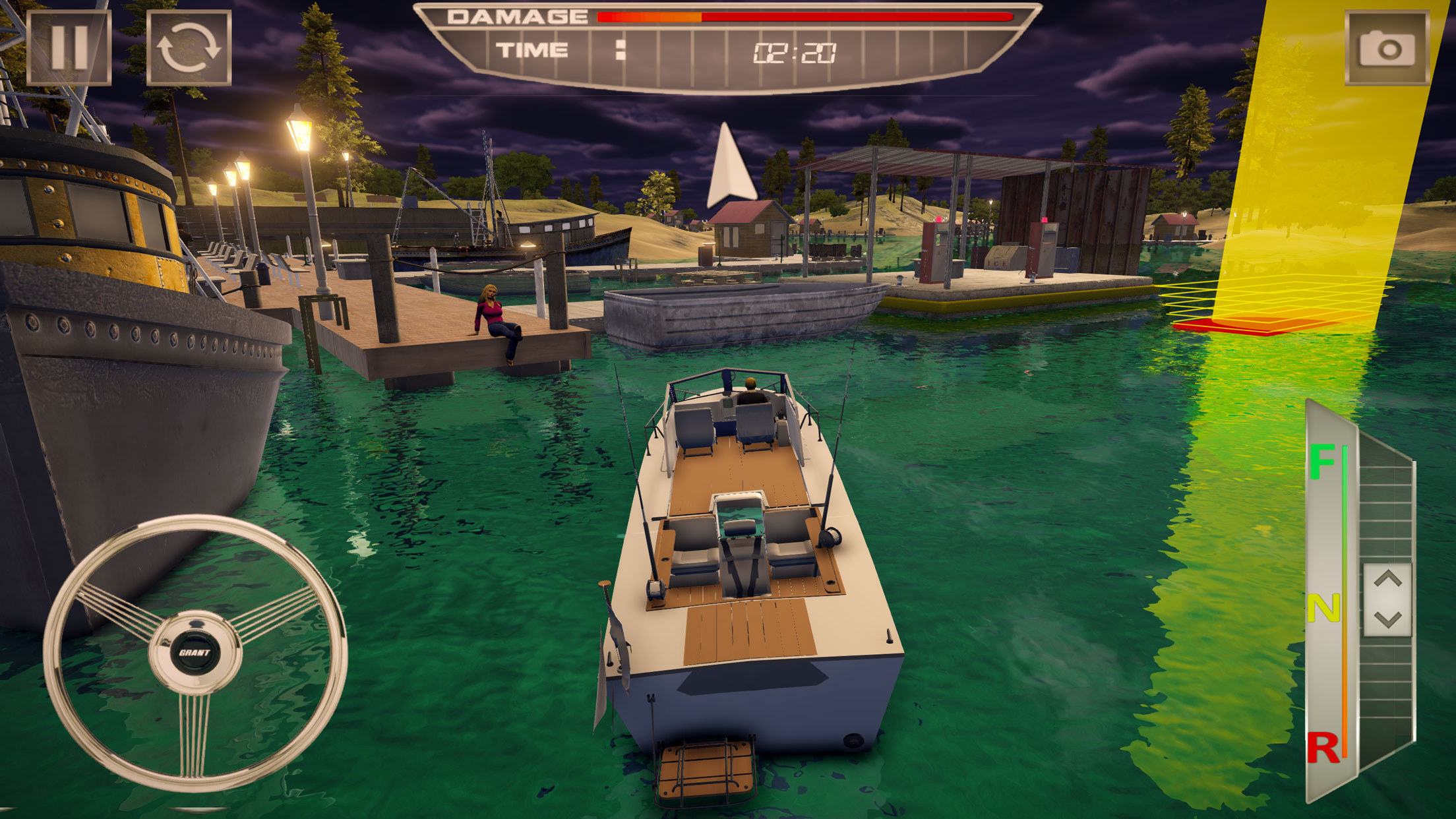Turn the Grant steering wheel
The height and width of the screenshot is (819, 1456).
point(195,653)
